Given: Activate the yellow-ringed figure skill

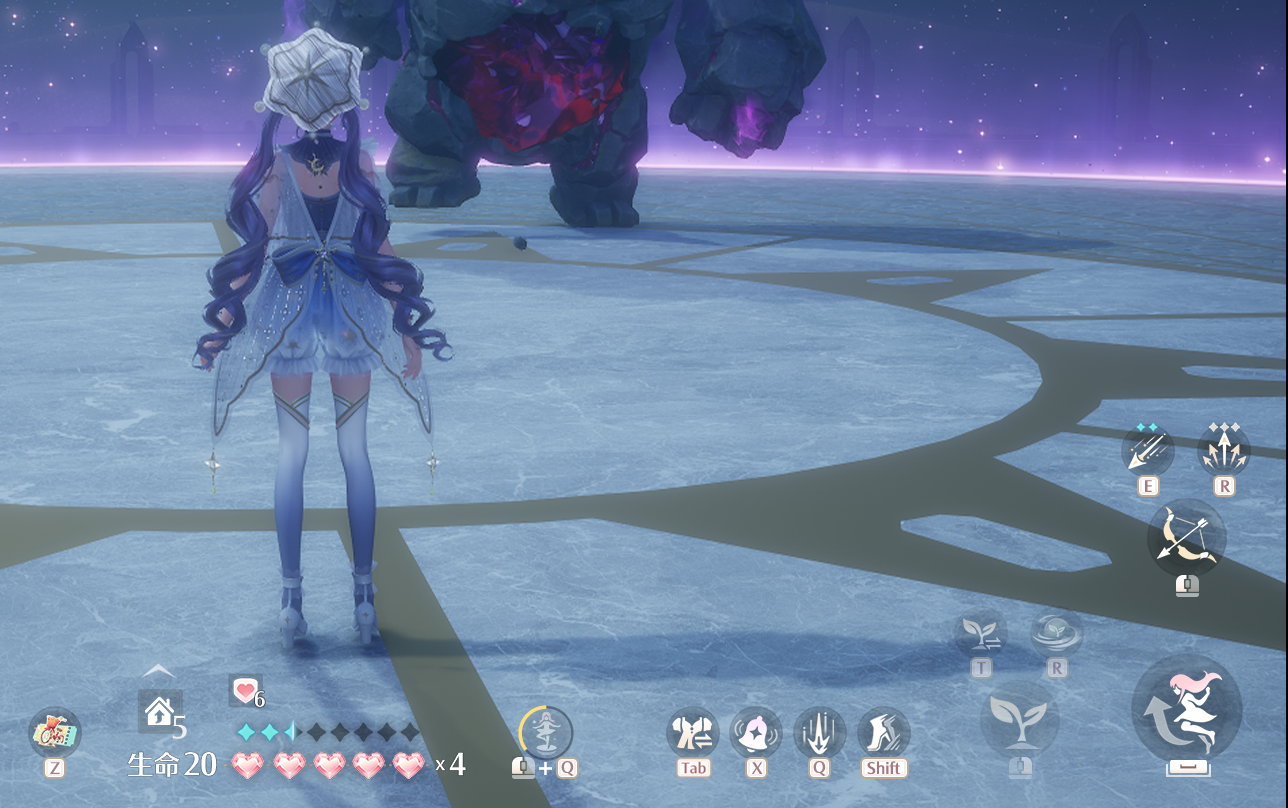Looking at the screenshot, I should pos(546,733).
